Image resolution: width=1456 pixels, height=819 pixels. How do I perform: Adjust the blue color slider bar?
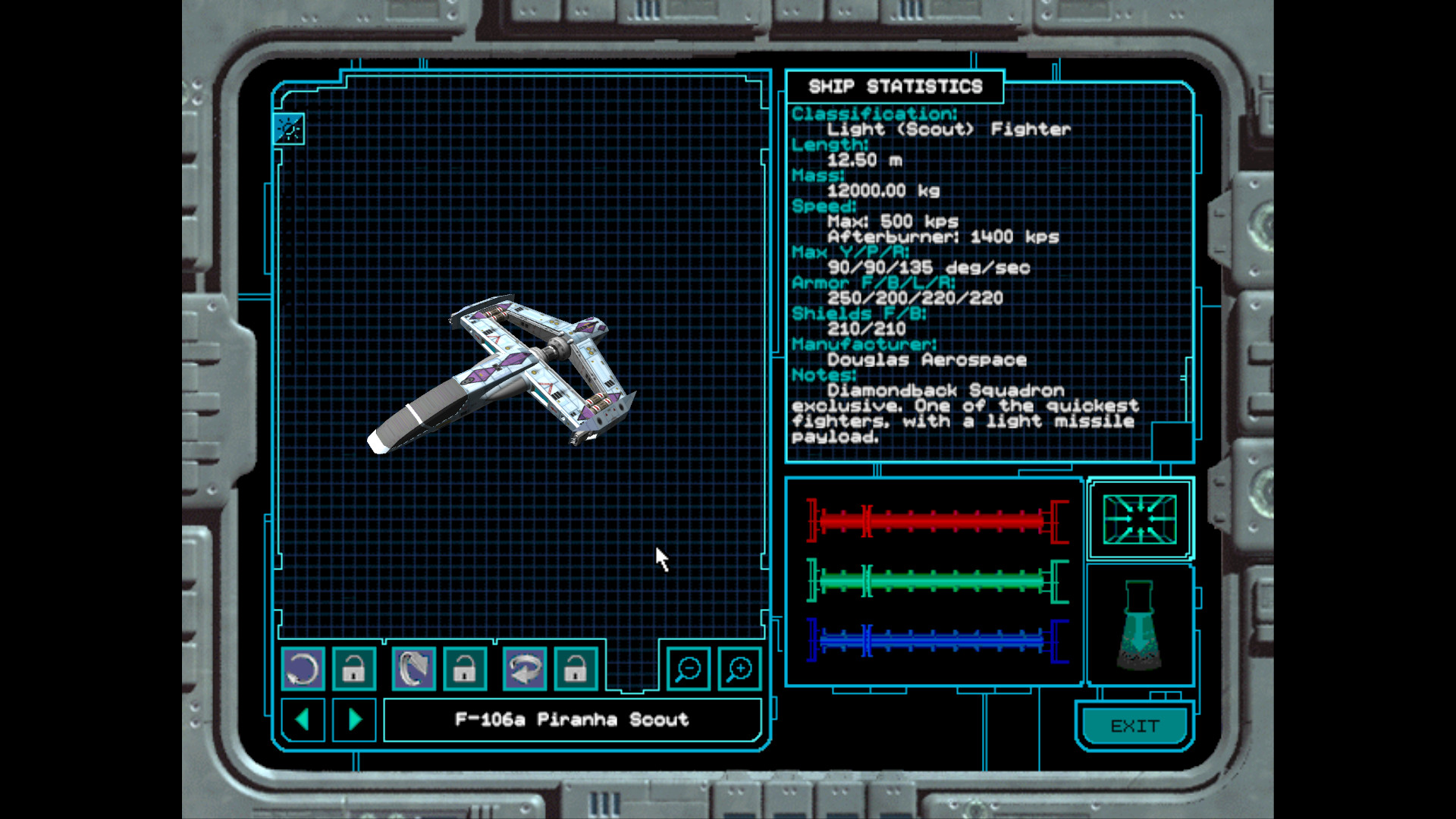pyautogui.click(x=937, y=641)
